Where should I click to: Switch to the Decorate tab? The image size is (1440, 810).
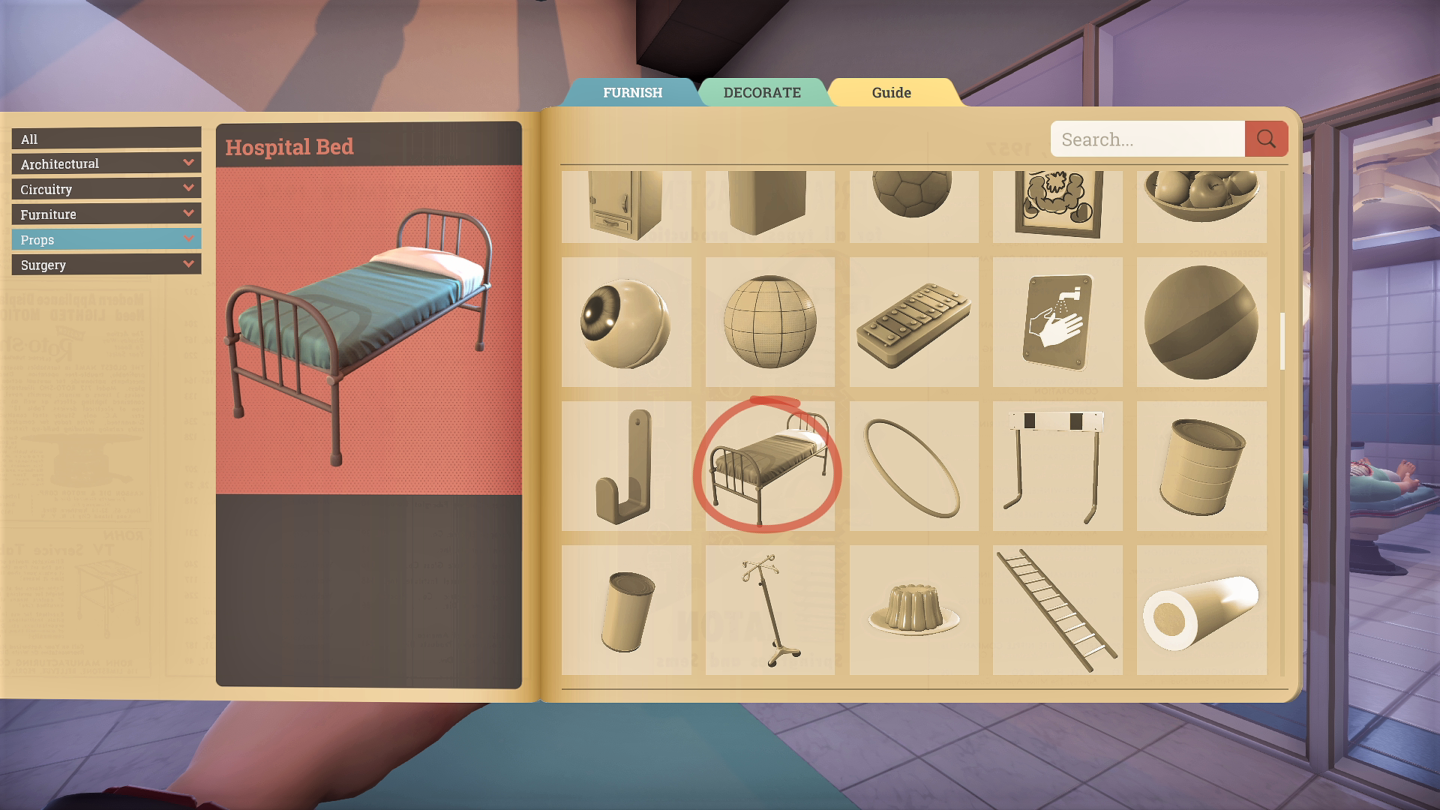tap(763, 92)
